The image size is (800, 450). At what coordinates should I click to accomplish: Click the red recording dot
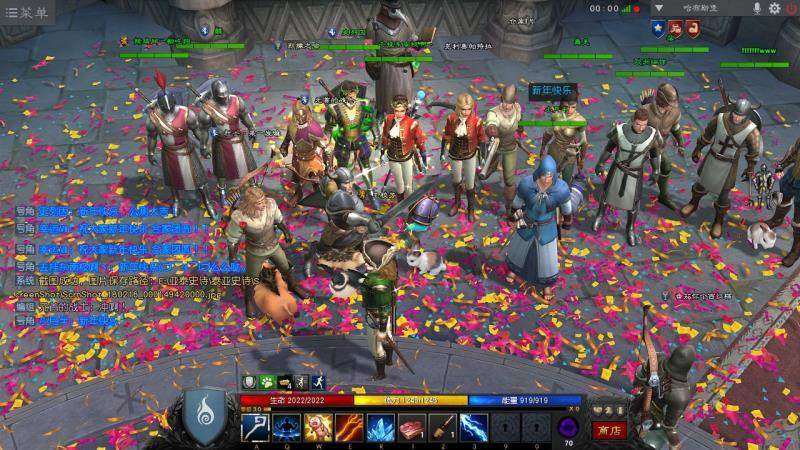click(x=637, y=9)
